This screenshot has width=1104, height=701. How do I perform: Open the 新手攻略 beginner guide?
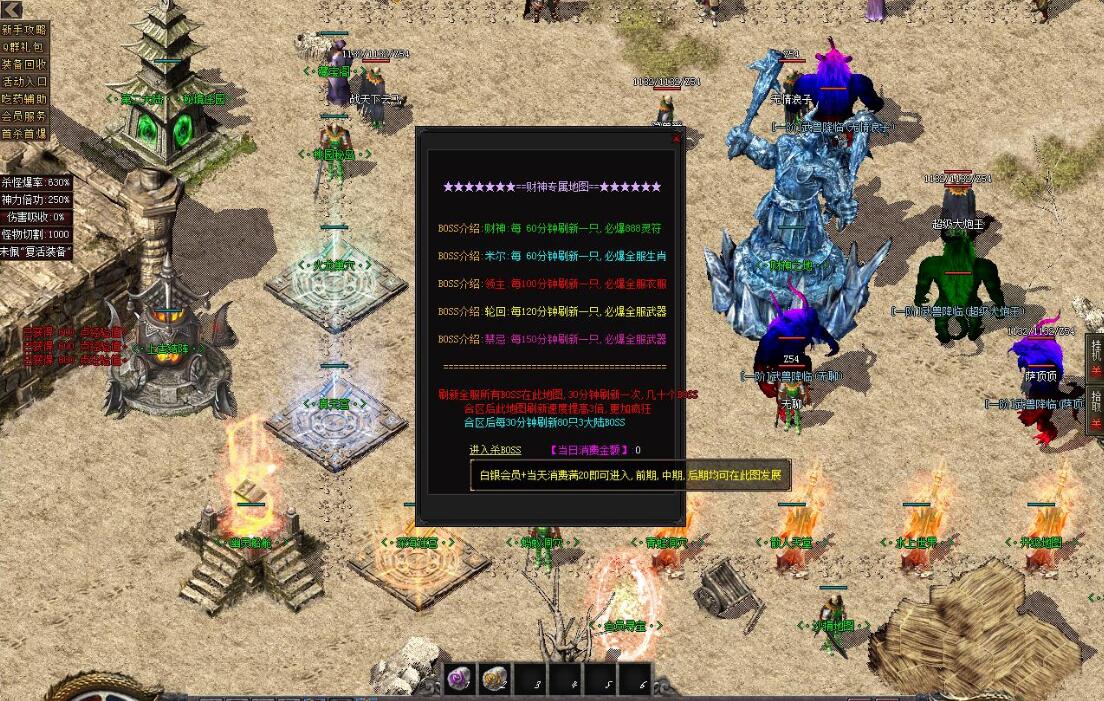24,30
